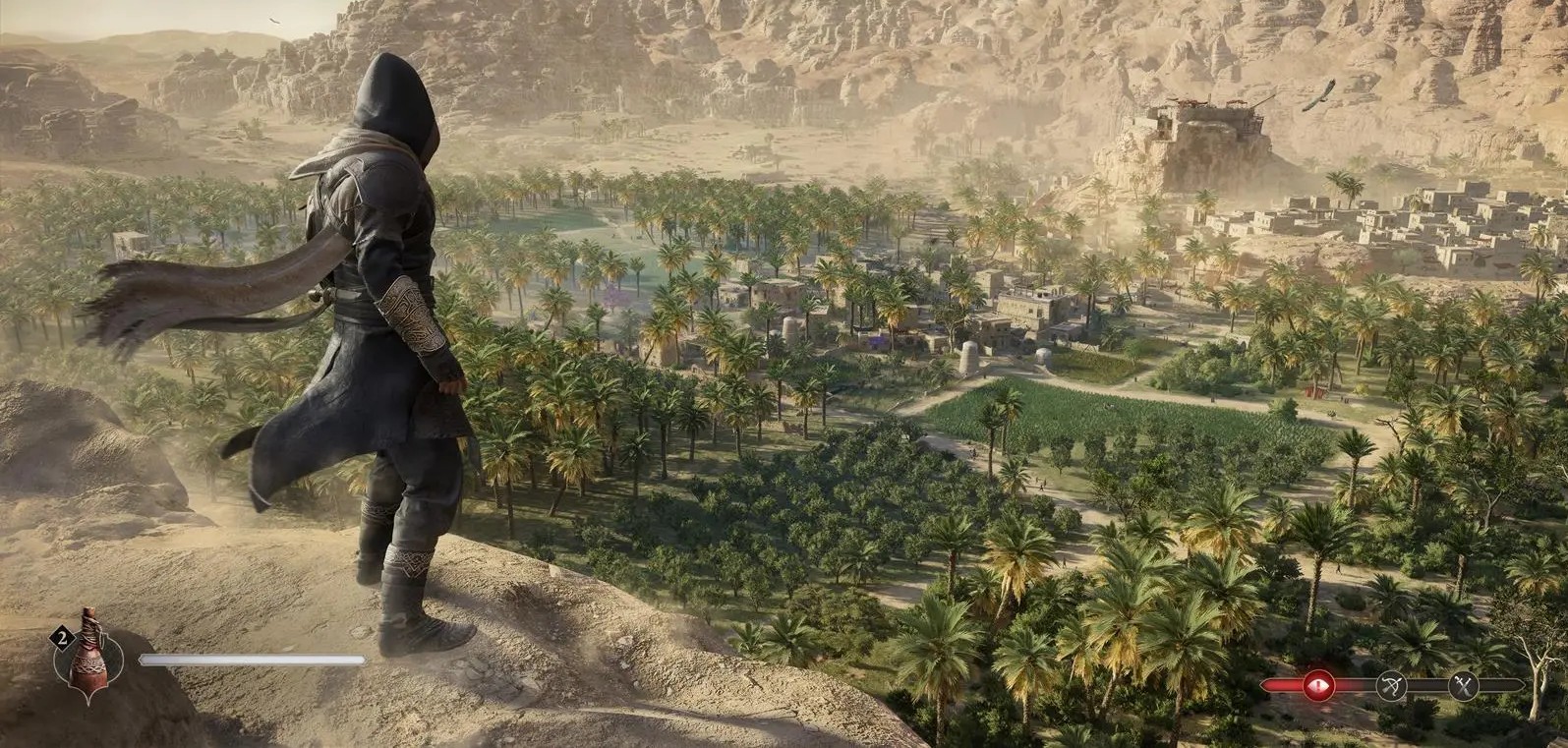
Task: Select the crossed sword and dagger icon
Action: click(1466, 686)
